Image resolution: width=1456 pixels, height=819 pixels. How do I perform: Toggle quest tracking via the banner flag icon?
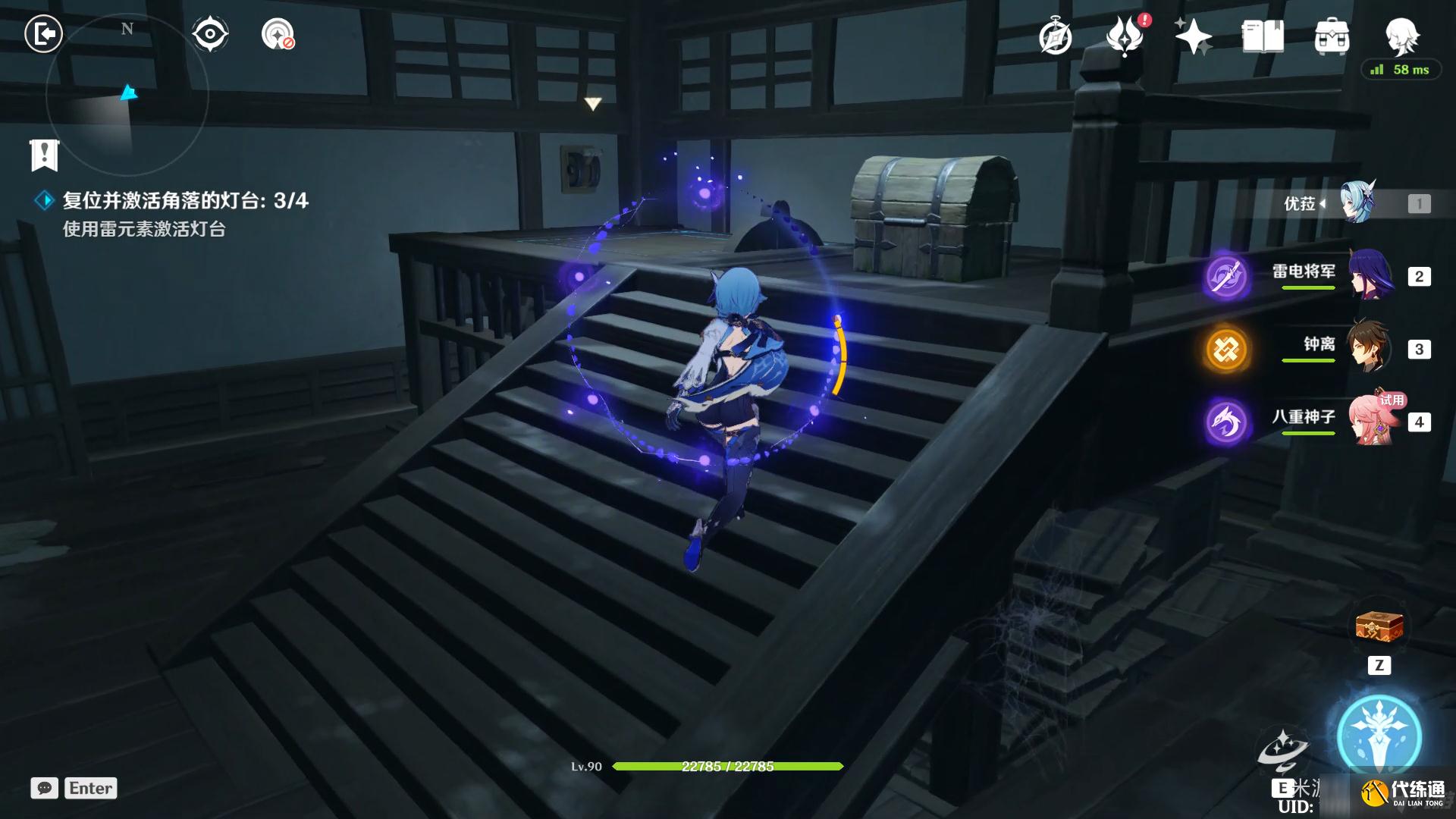tap(44, 155)
